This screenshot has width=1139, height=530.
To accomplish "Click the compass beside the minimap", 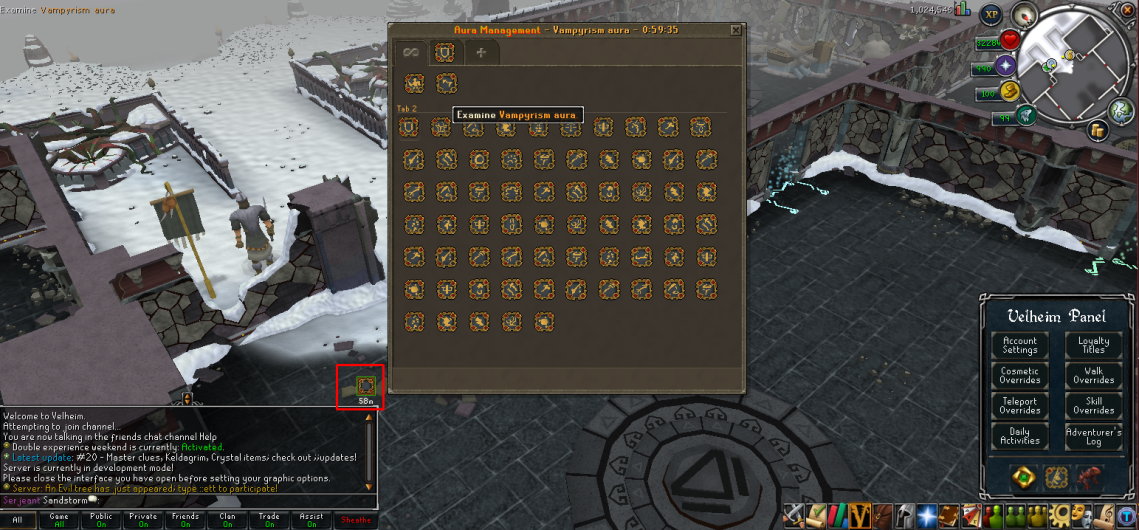I will click(x=1022, y=14).
